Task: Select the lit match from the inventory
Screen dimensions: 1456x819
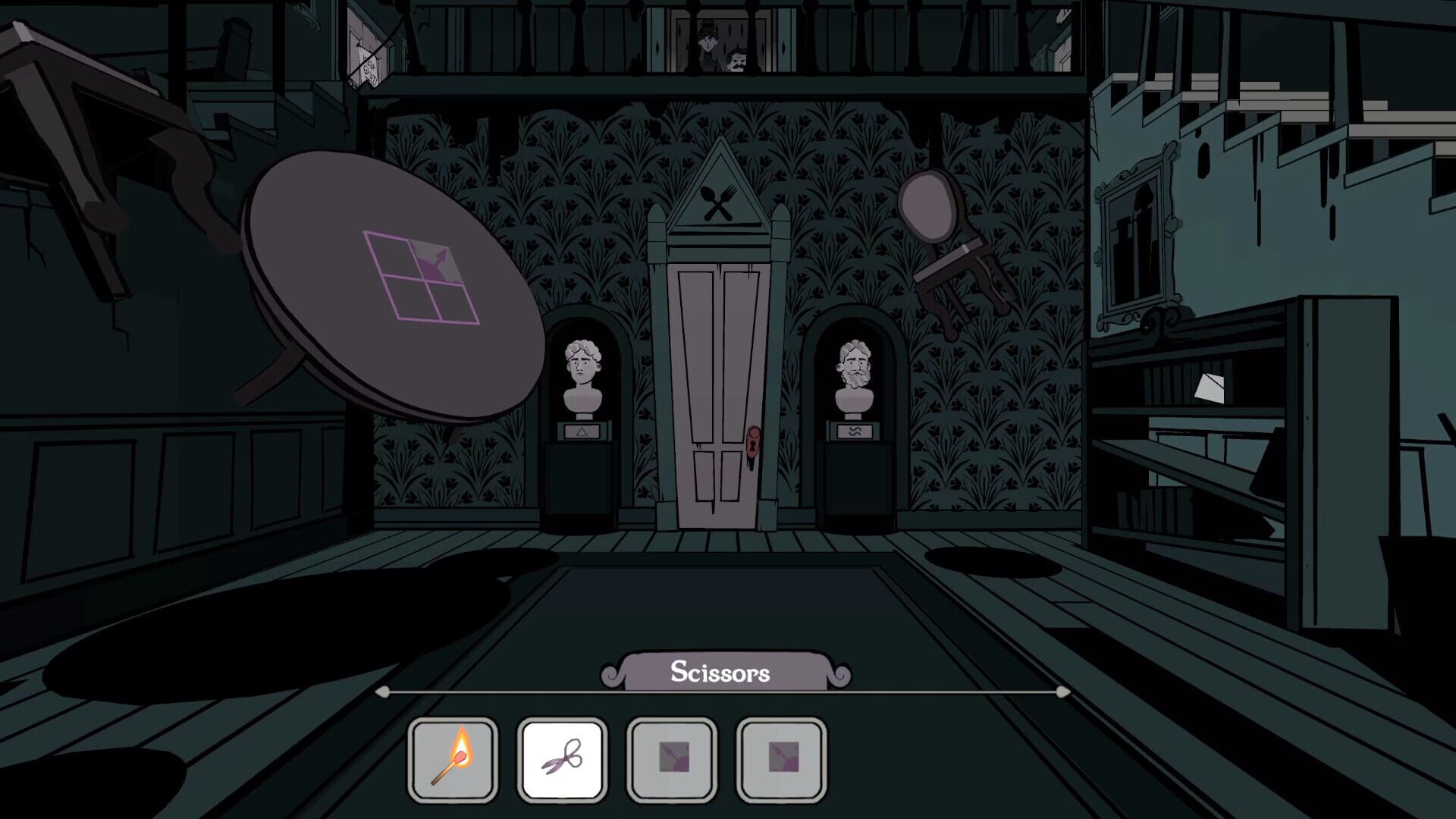Action: 453,758
